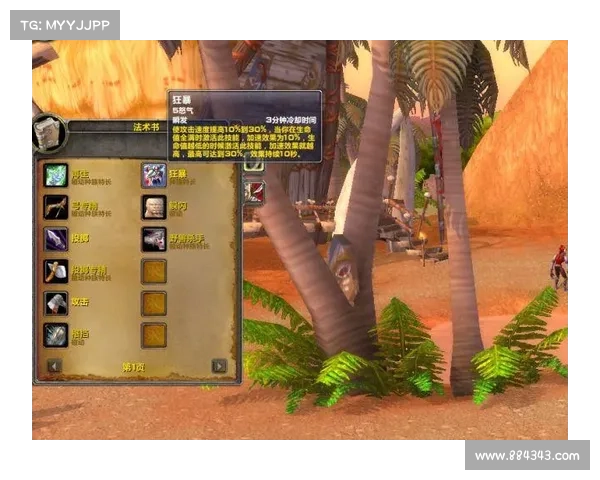Switch to the red side tab on spellbook
This screenshot has width=600, height=480.
[x=254, y=191]
